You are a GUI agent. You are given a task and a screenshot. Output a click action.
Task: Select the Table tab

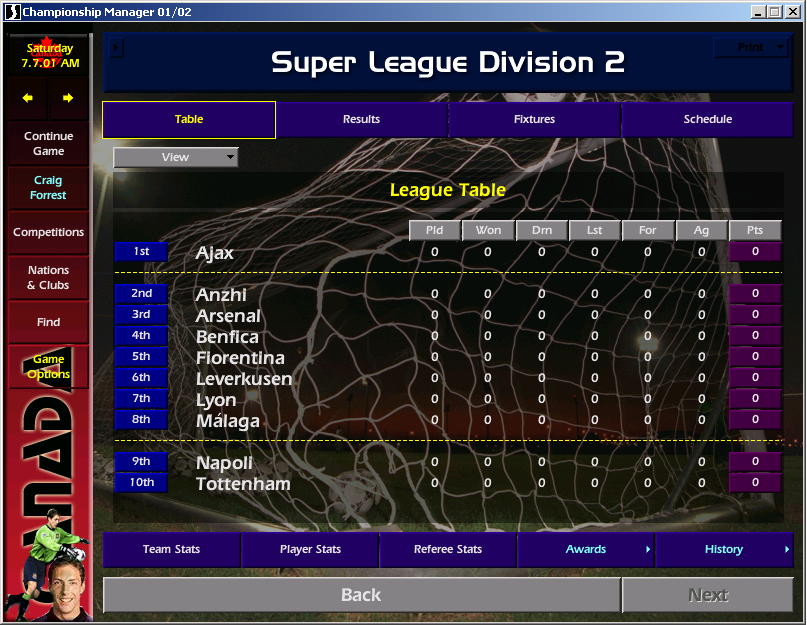(x=189, y=119)
